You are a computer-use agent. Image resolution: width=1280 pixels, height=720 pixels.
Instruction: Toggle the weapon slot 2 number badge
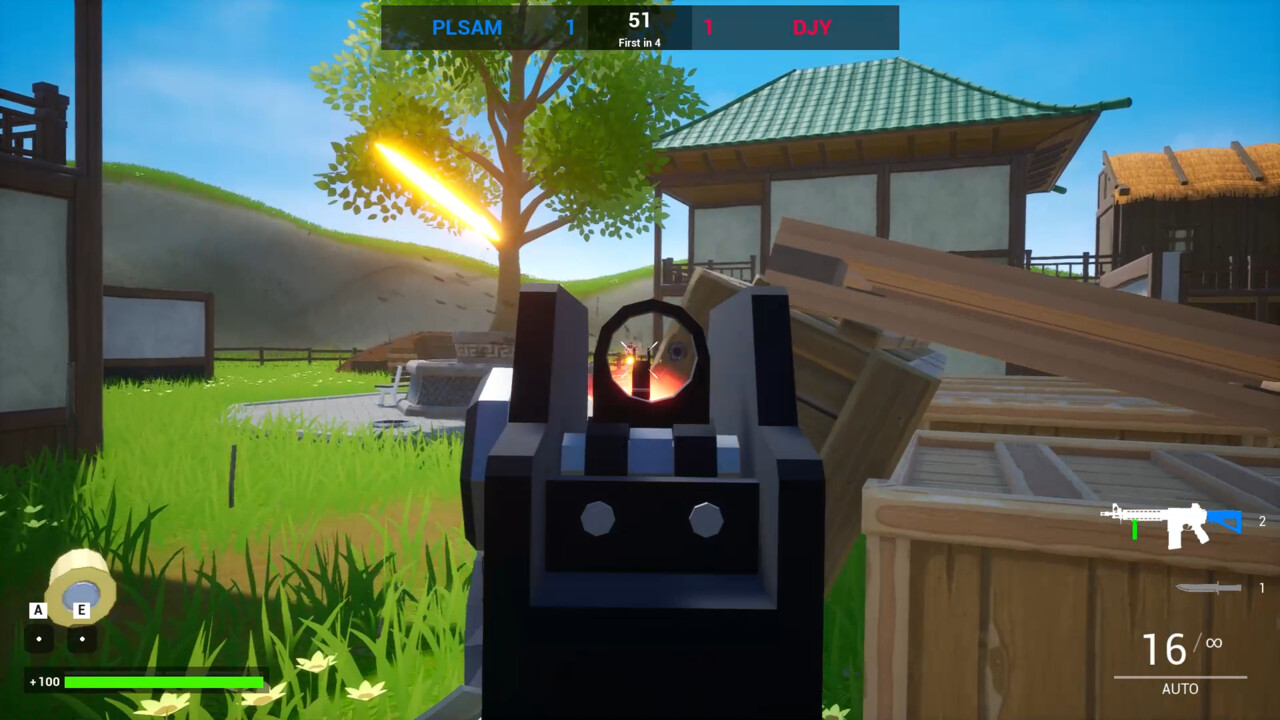1262,521
